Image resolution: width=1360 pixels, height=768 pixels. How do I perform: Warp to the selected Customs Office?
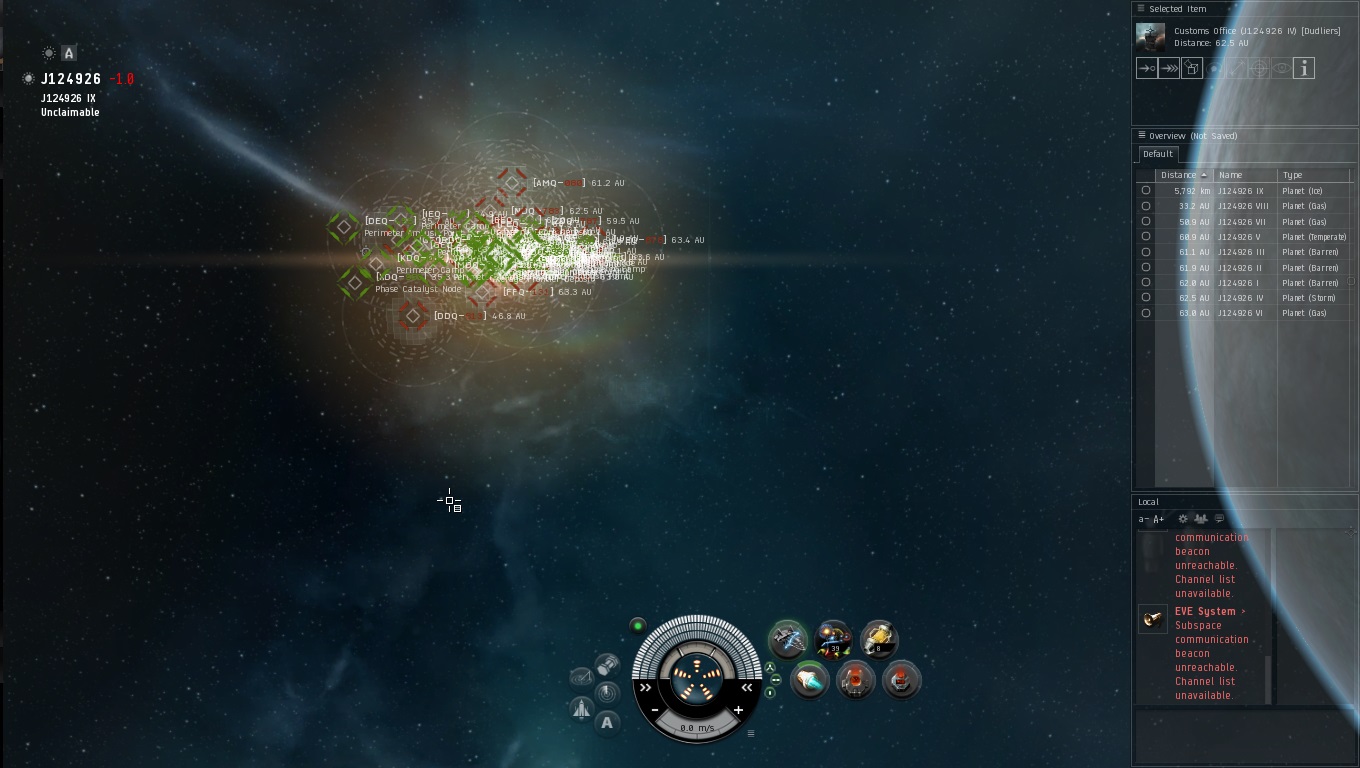click(x=1169, y=68)
